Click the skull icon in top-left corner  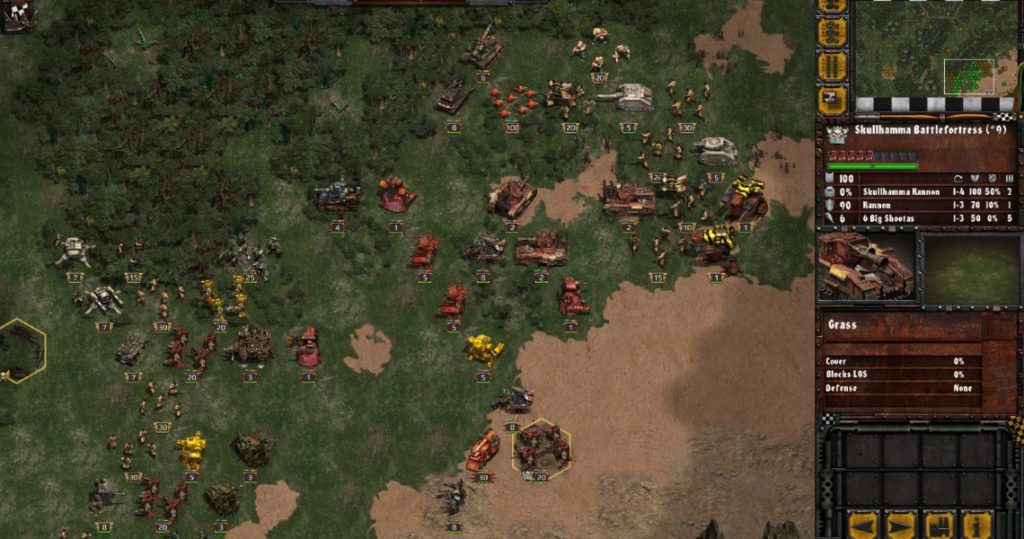(17, 14)
